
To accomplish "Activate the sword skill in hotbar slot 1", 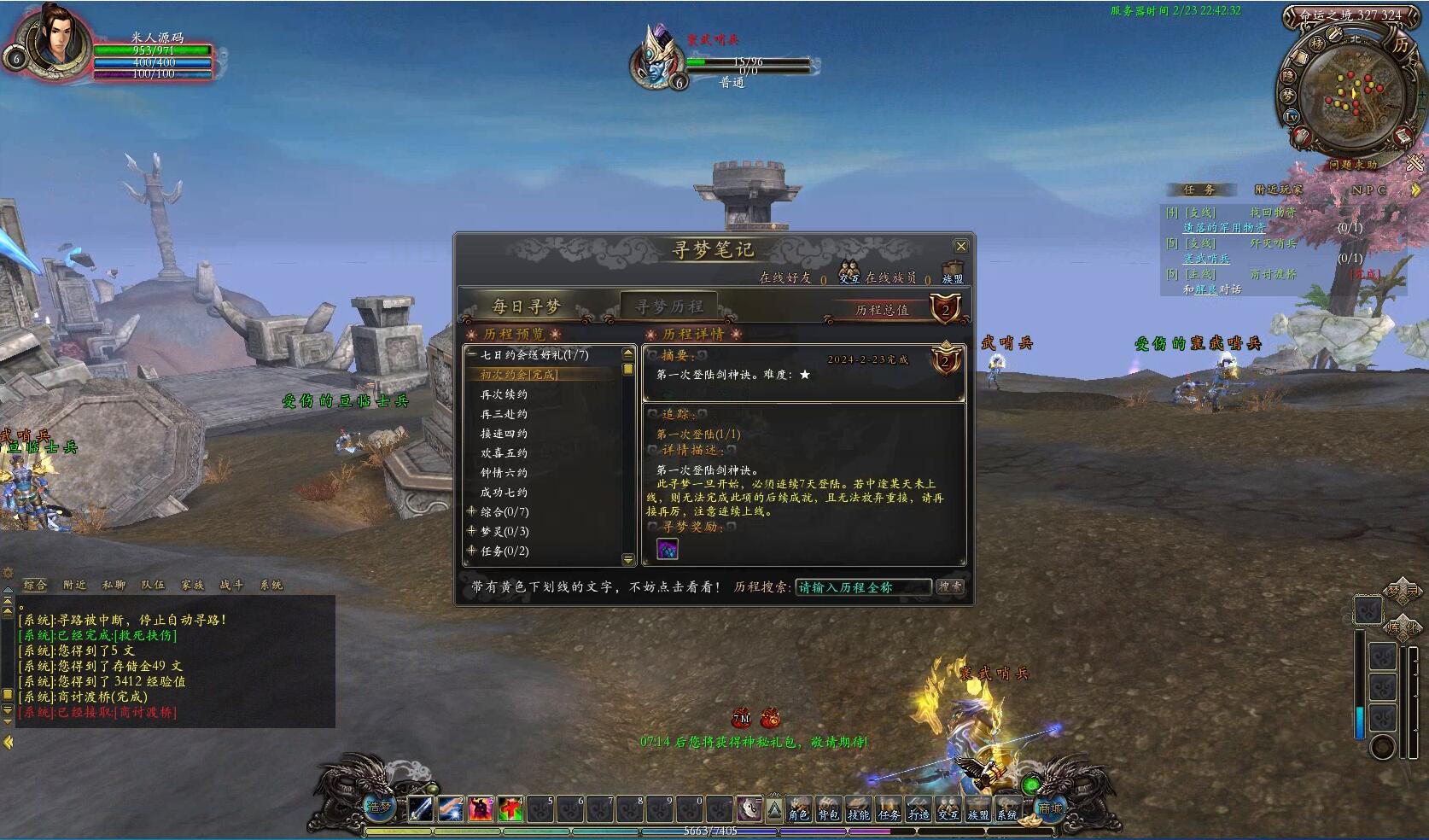I will (x=421, y=808).
